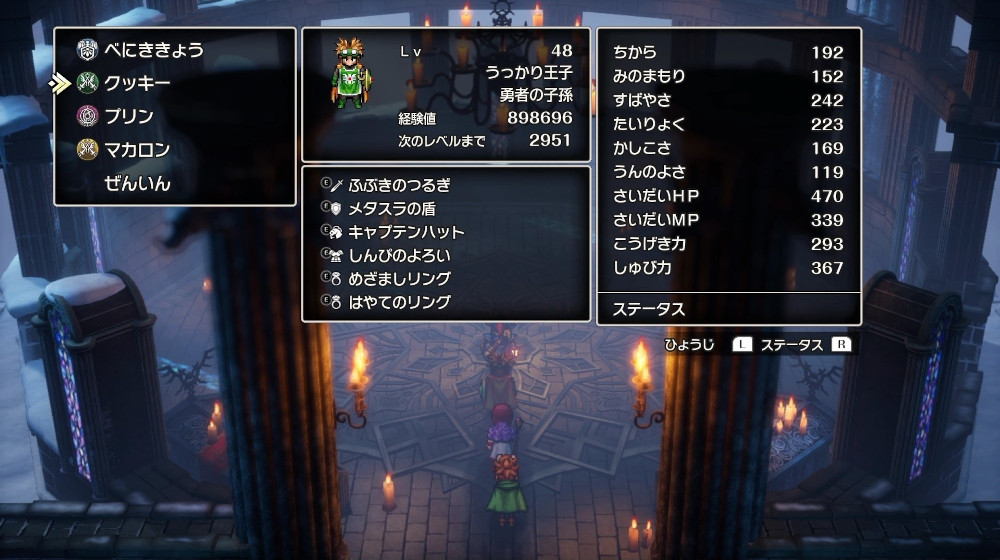Choose the めざましリング accessory slot

pyautogui.click(x=399, y=278)
